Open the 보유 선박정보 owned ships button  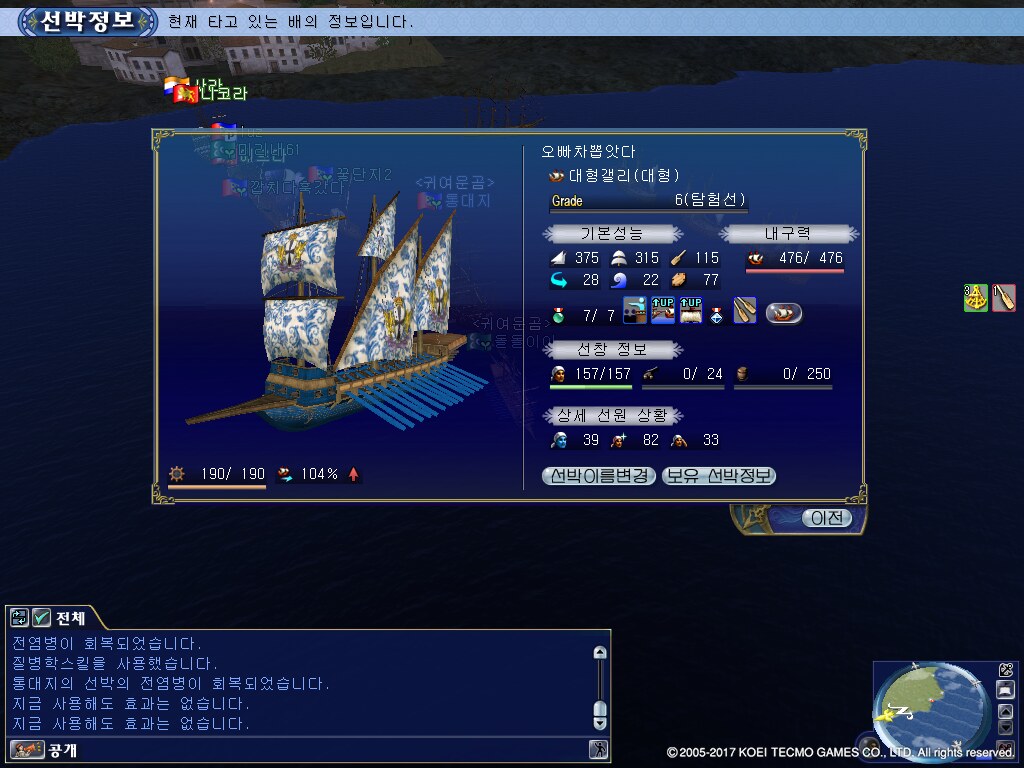click(719, 476)
